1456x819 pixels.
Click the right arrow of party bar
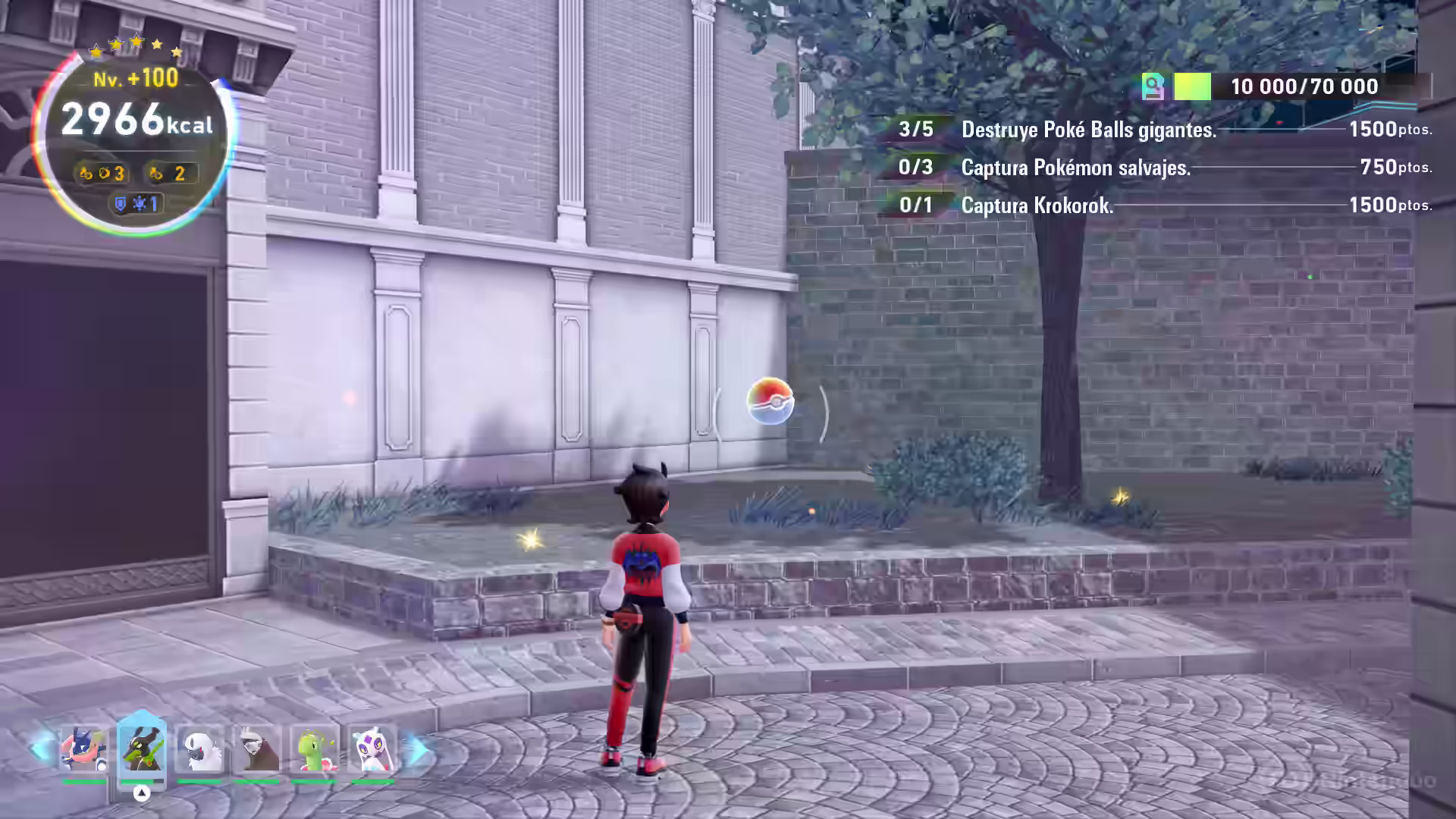417,751
